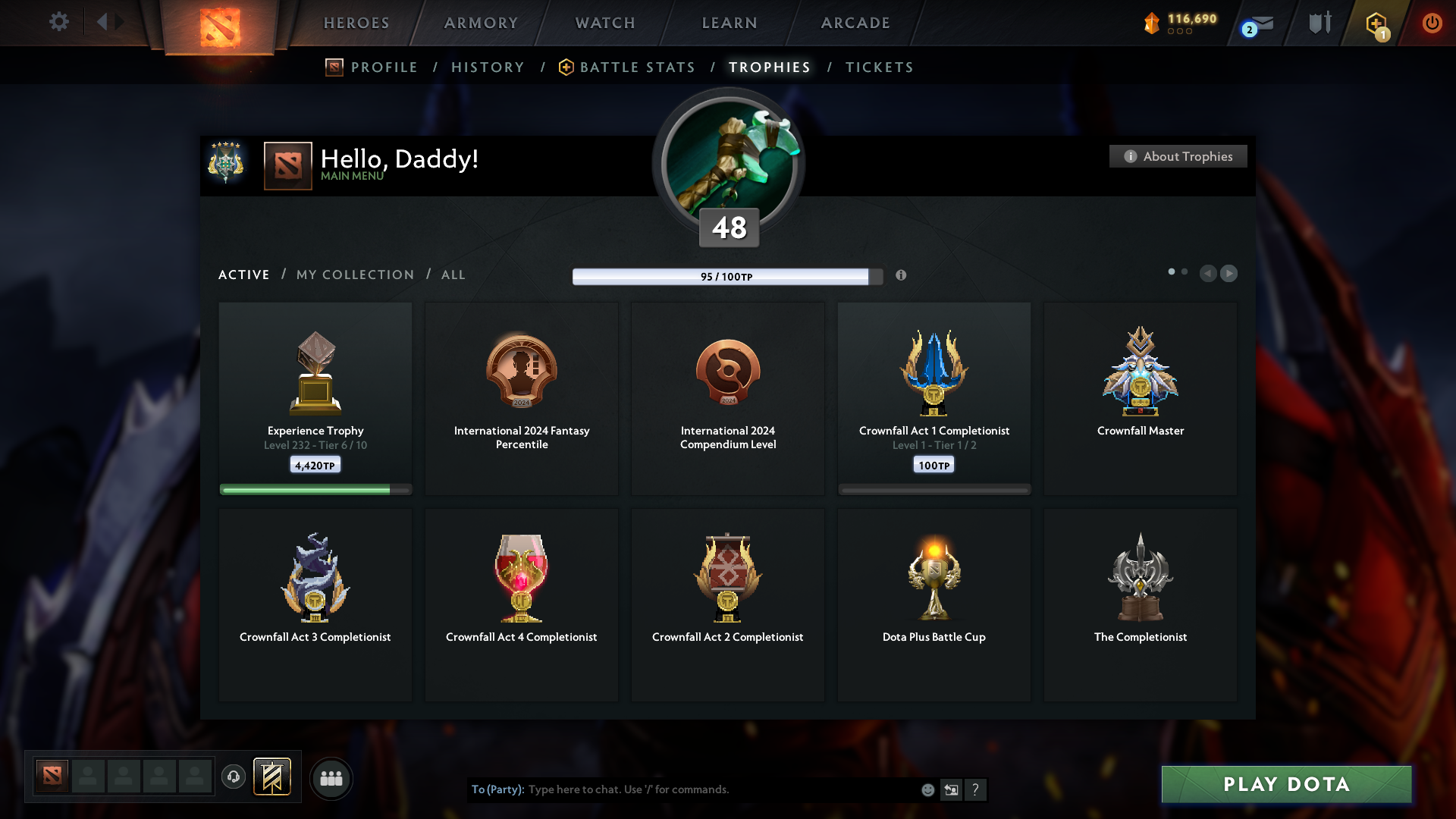Open the friends list via the people icon
1456x819 pixels.
tap(331, 778)
